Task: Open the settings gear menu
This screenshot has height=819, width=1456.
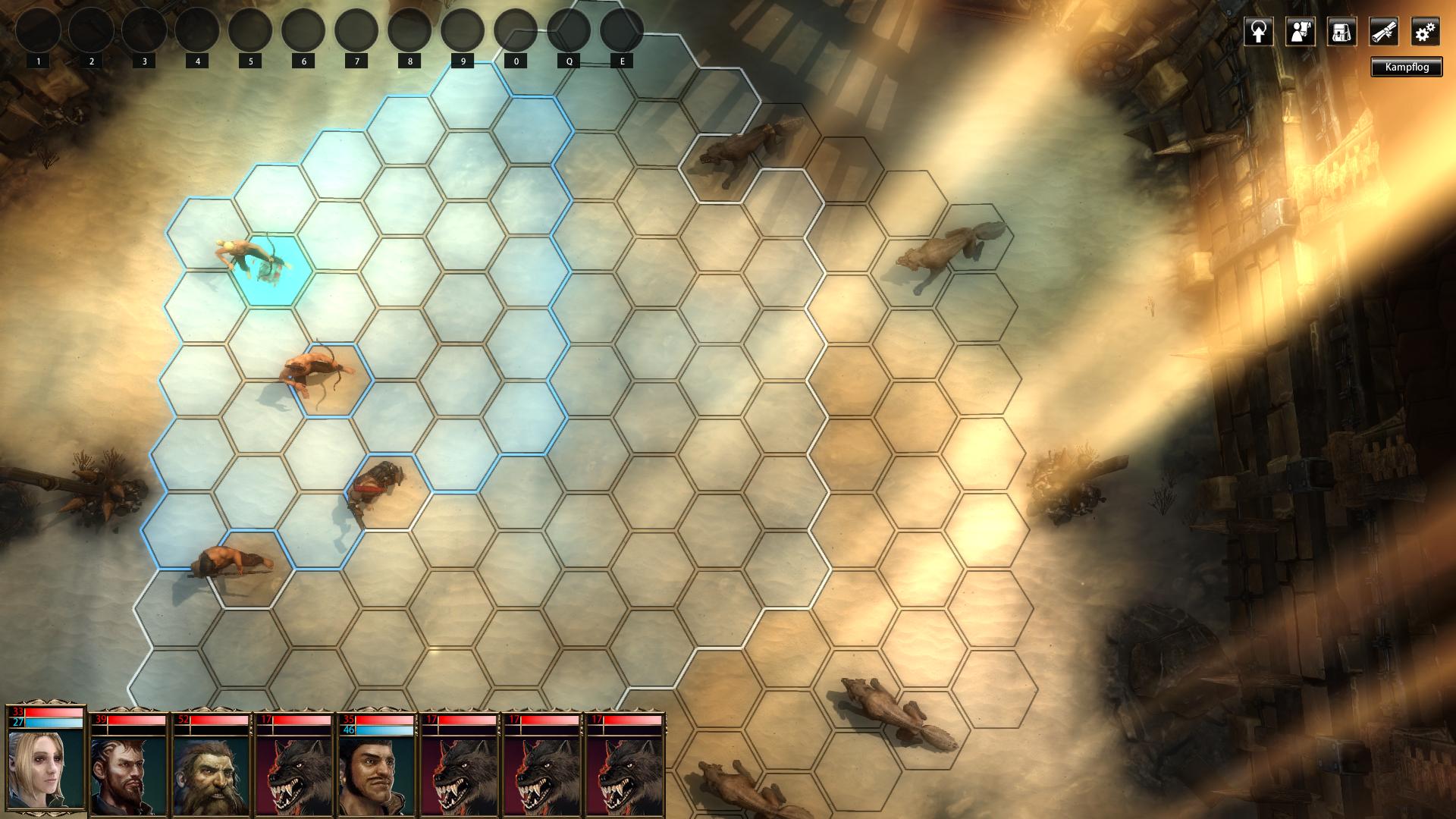Action: [1425, 33]
